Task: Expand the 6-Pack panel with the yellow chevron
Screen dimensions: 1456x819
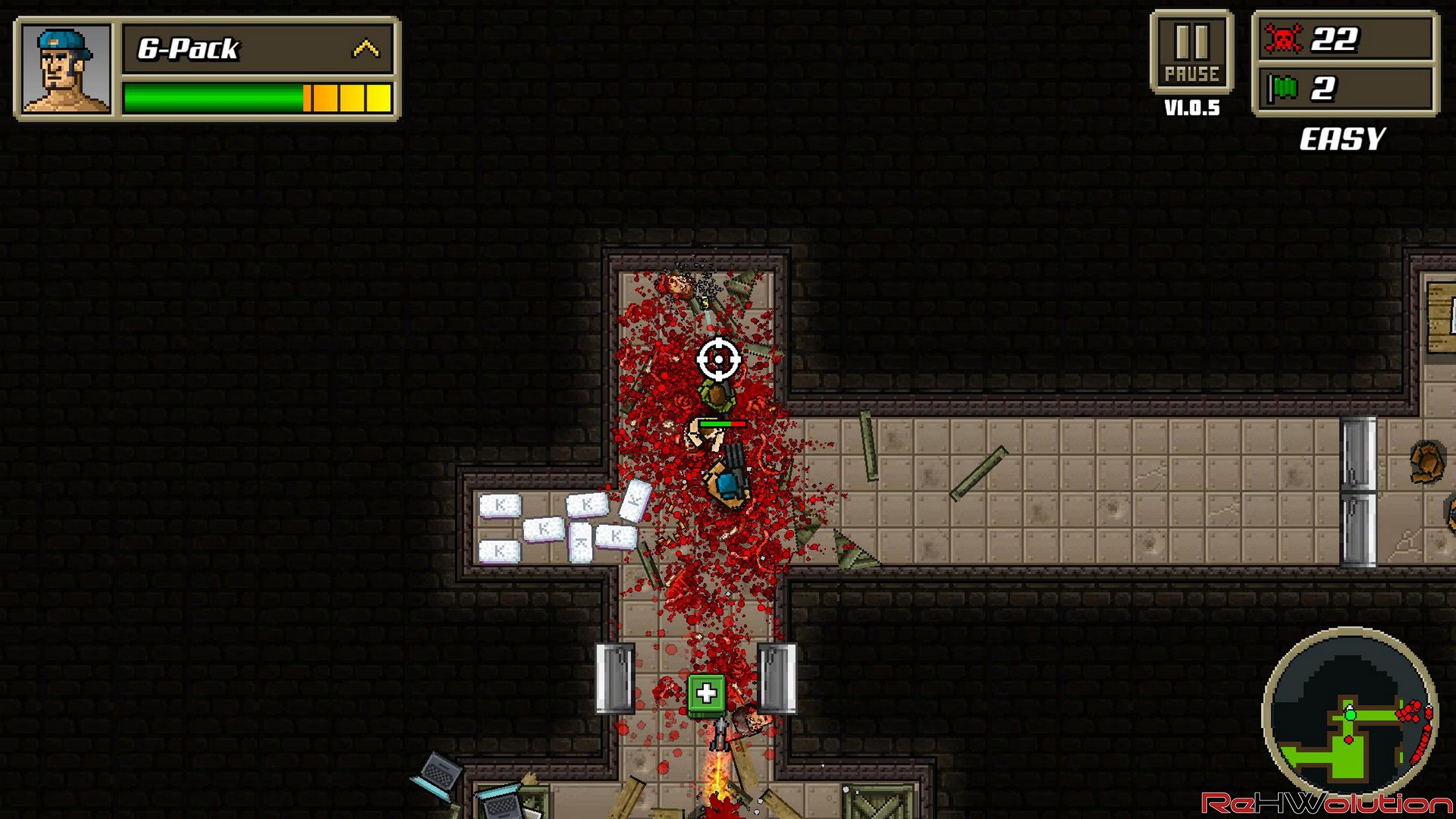Action: click(366, 49)
